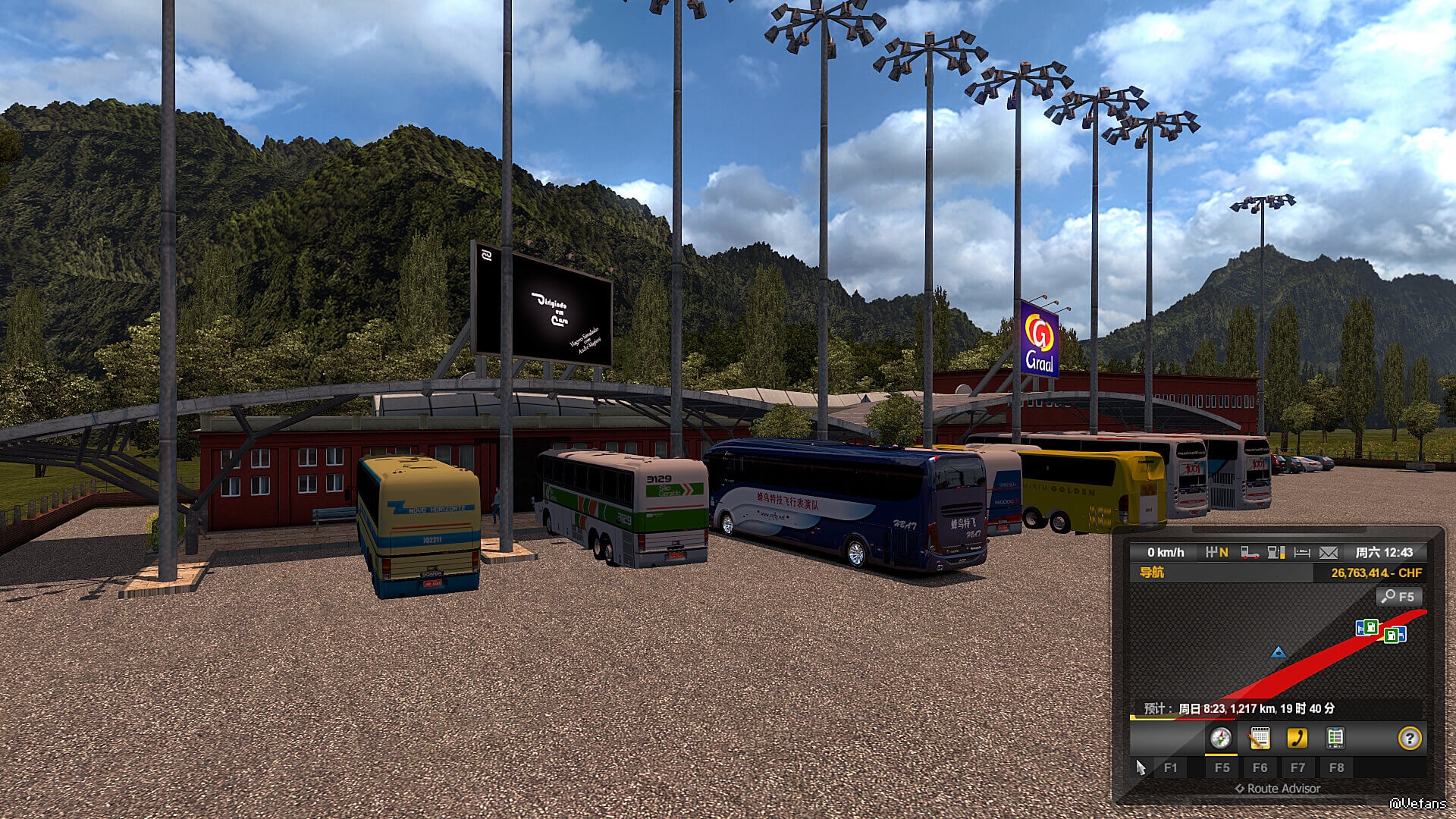This screenshot has width=1456, height=819.
Task: Switch to the calendar job info tab
Action: pyautogui.click(x=1260, y=738)
